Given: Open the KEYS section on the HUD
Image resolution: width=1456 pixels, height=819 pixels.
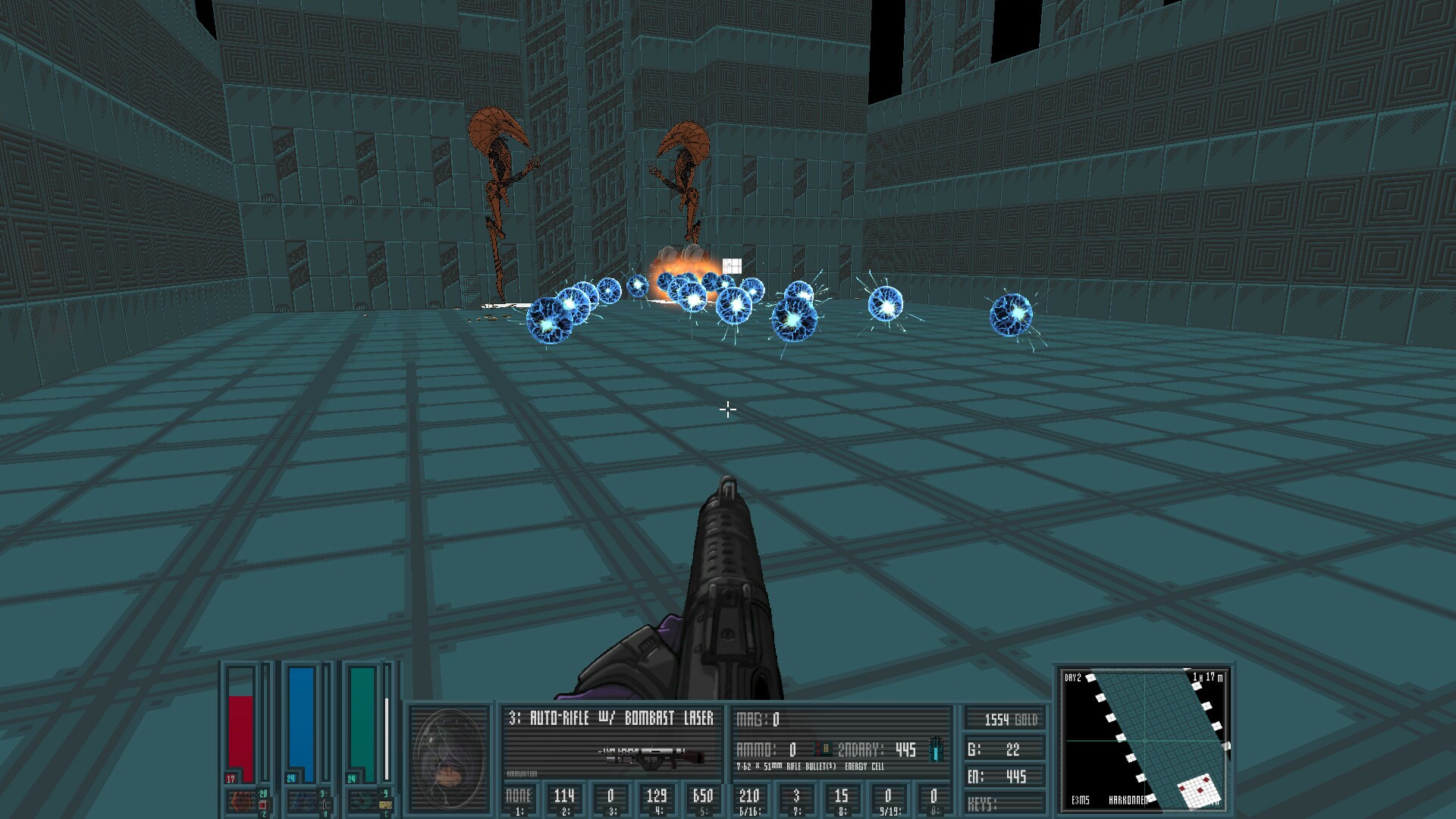Looking at the screenshot, I should click(984, 802).
